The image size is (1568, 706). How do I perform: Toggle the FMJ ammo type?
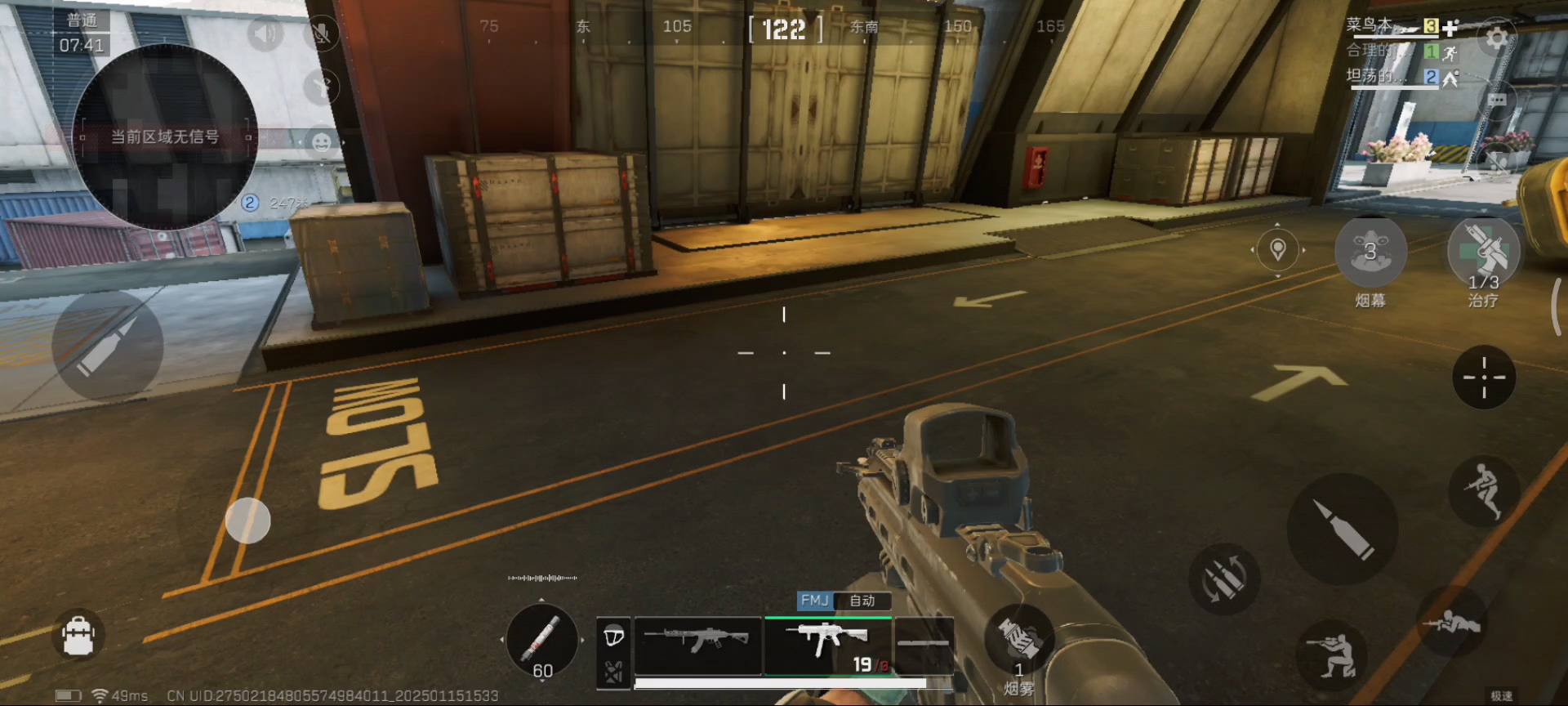[814, 601]
